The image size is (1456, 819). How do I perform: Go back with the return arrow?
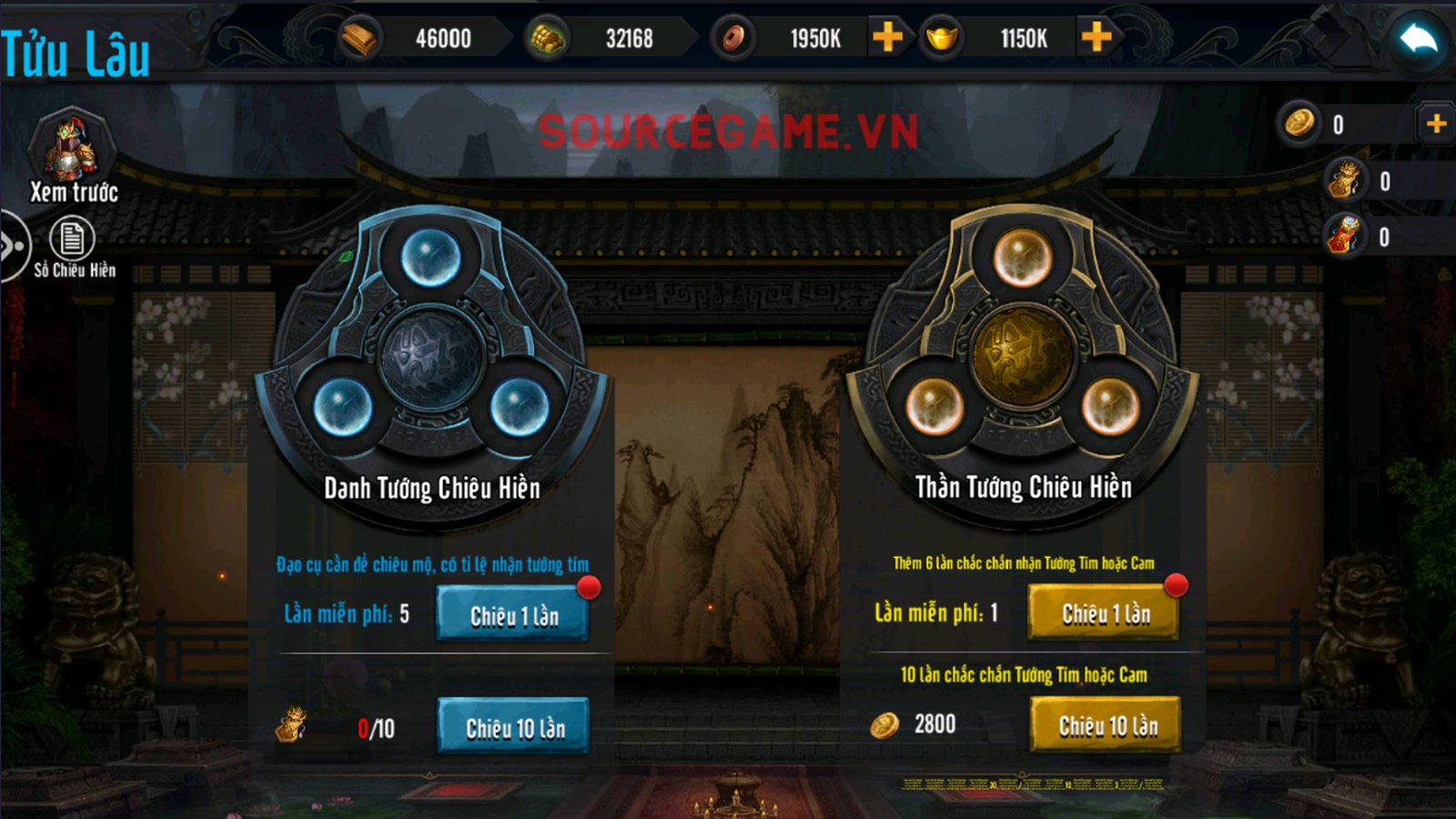point(1418,40)
